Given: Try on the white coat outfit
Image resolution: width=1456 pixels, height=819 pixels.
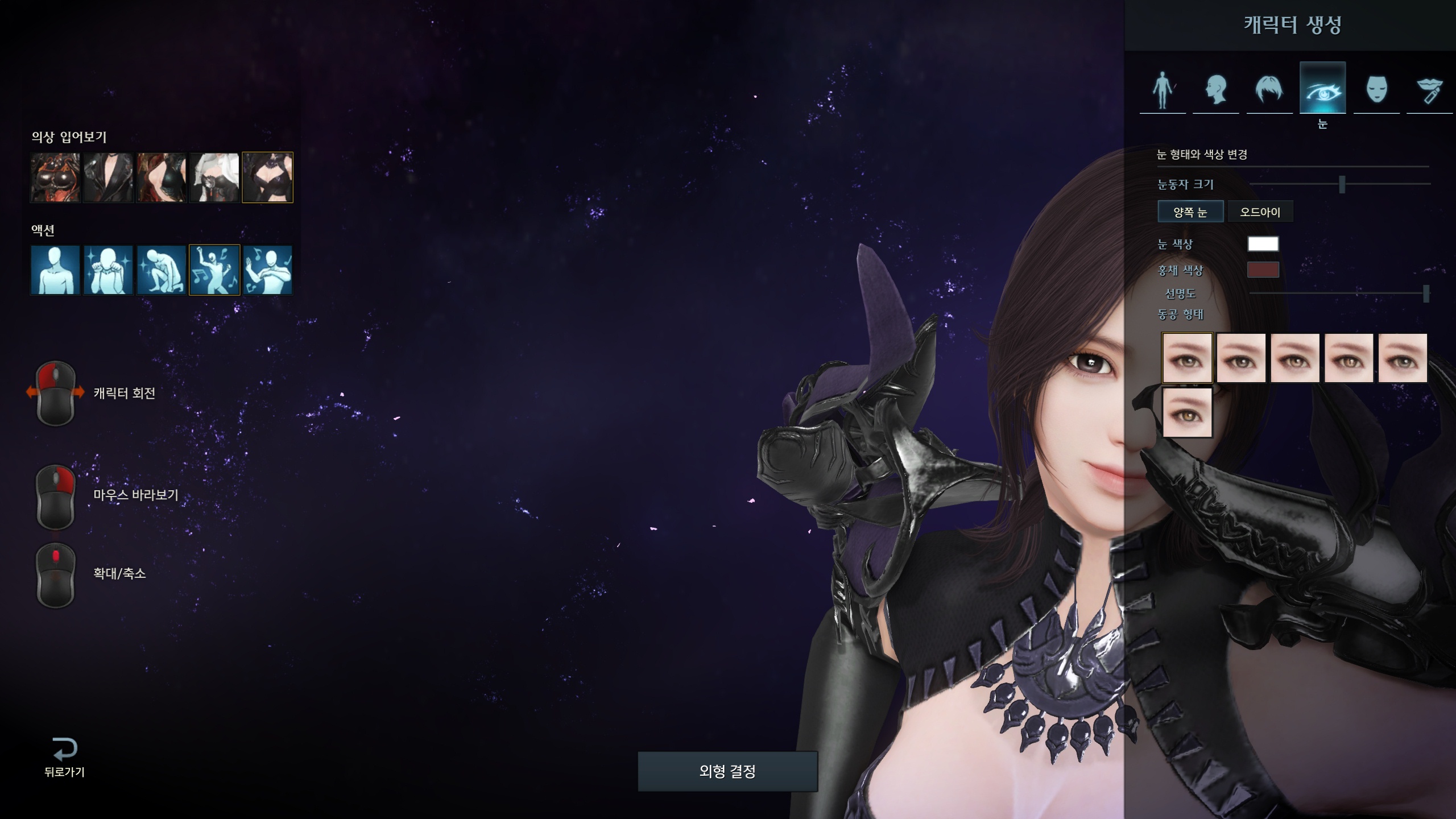Looking at the screenshot, I should [214, 177].
